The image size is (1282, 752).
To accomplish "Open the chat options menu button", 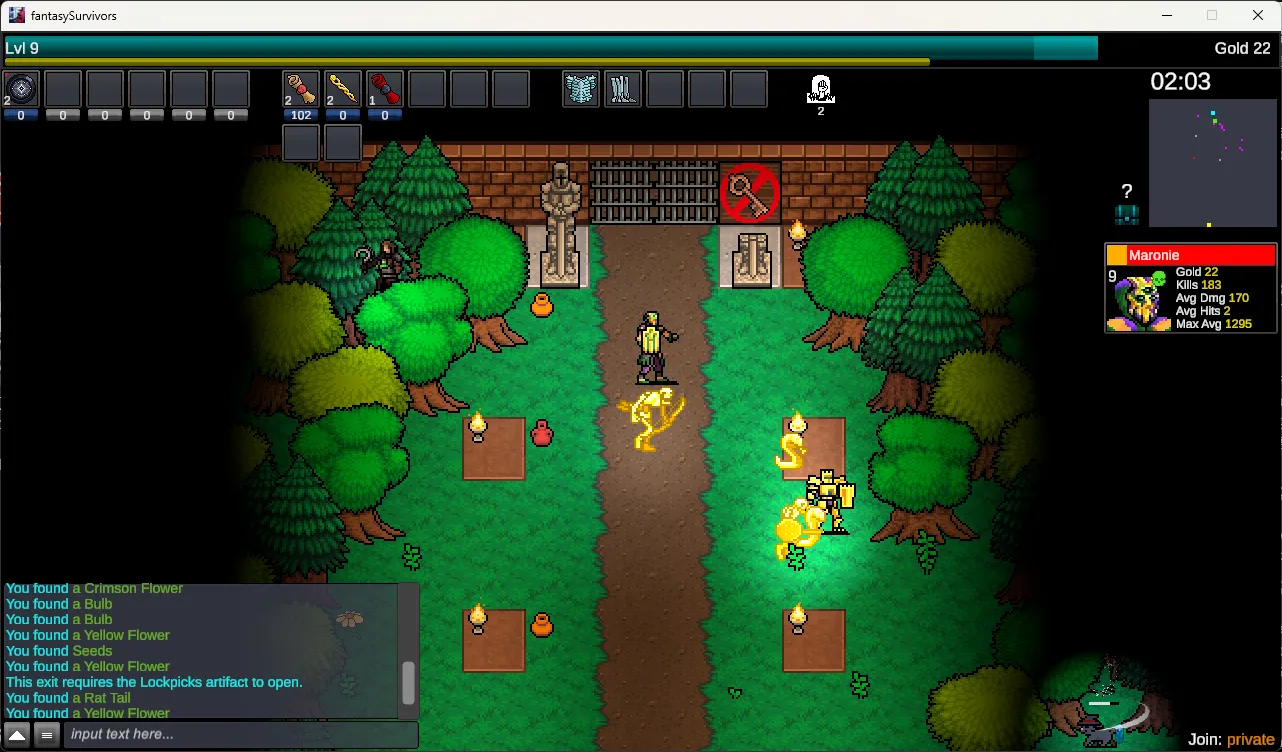I will [46, 736].
